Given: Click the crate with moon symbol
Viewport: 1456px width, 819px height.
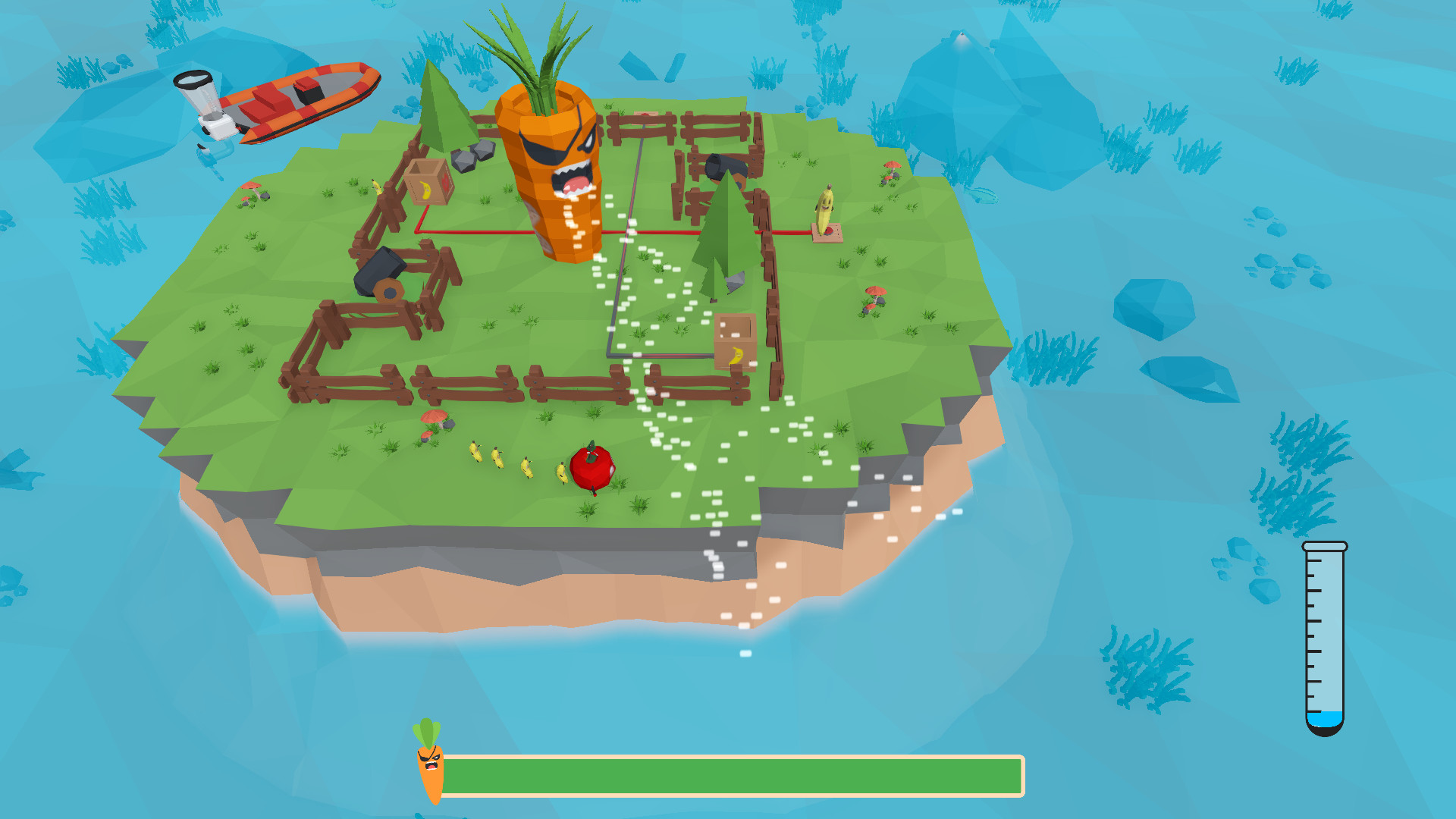Looking at the screenshot, I should [x=736, y=341].
